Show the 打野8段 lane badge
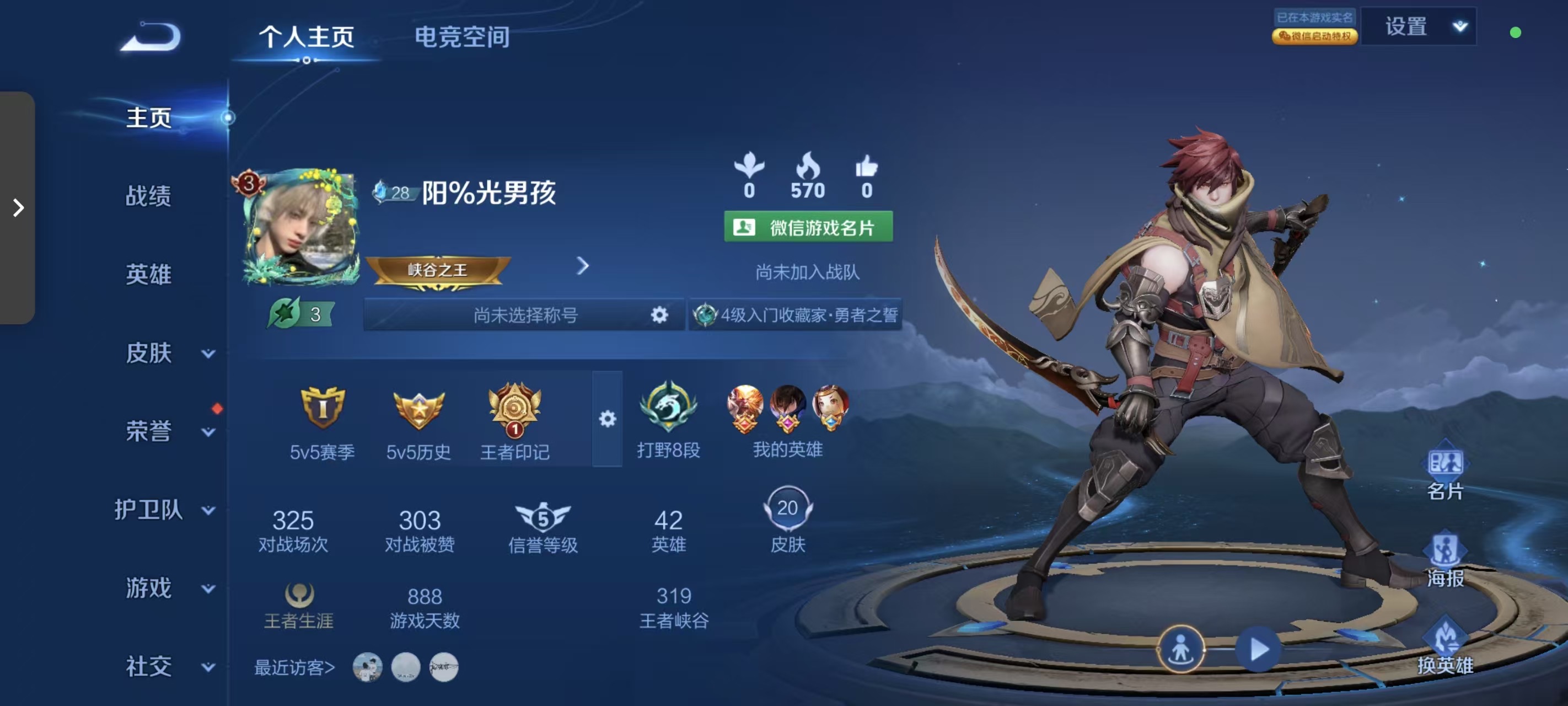 tap(668, 420)
